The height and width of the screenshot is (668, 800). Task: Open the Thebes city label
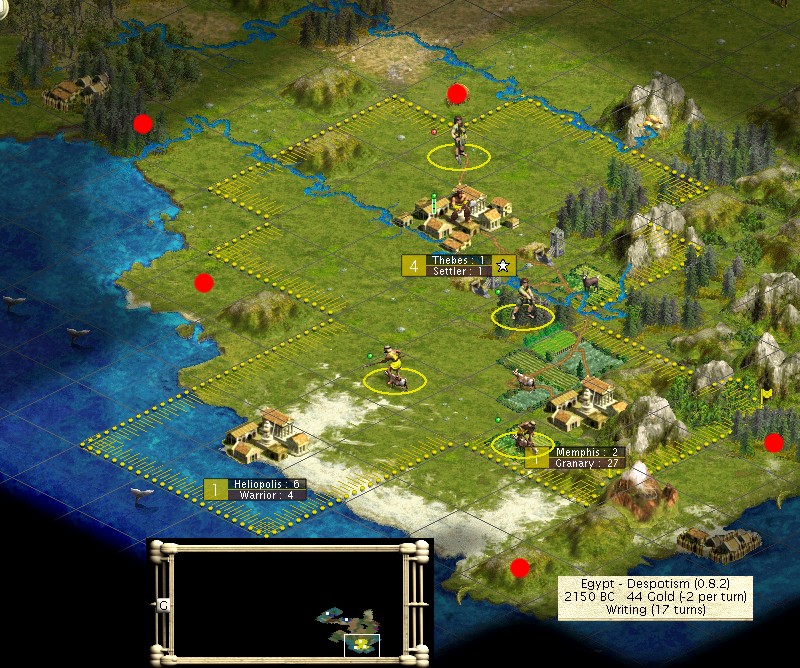tap(459, 265)
